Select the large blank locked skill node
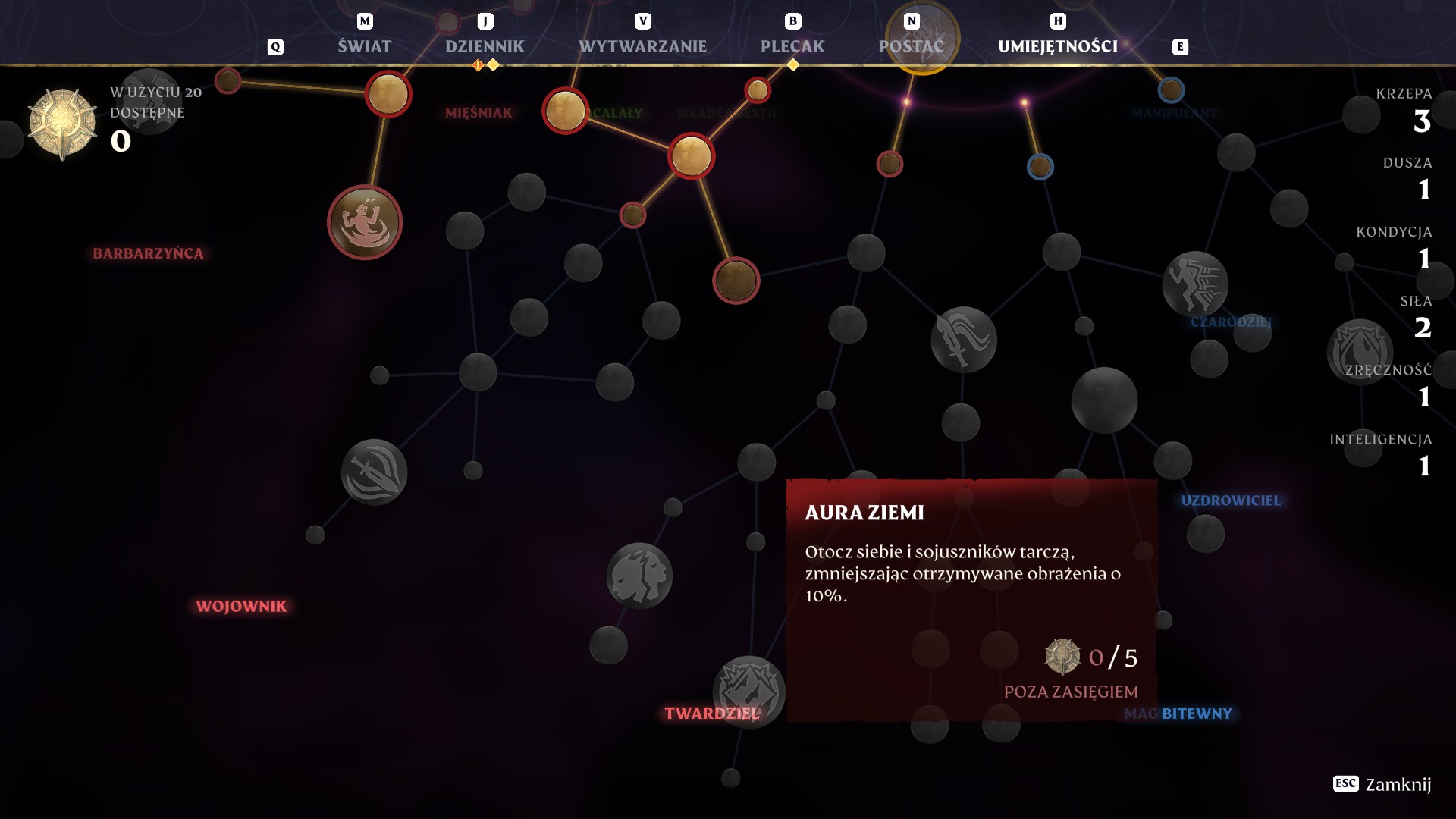This screenshot has height=819, width=1456. pos(1104,400)
